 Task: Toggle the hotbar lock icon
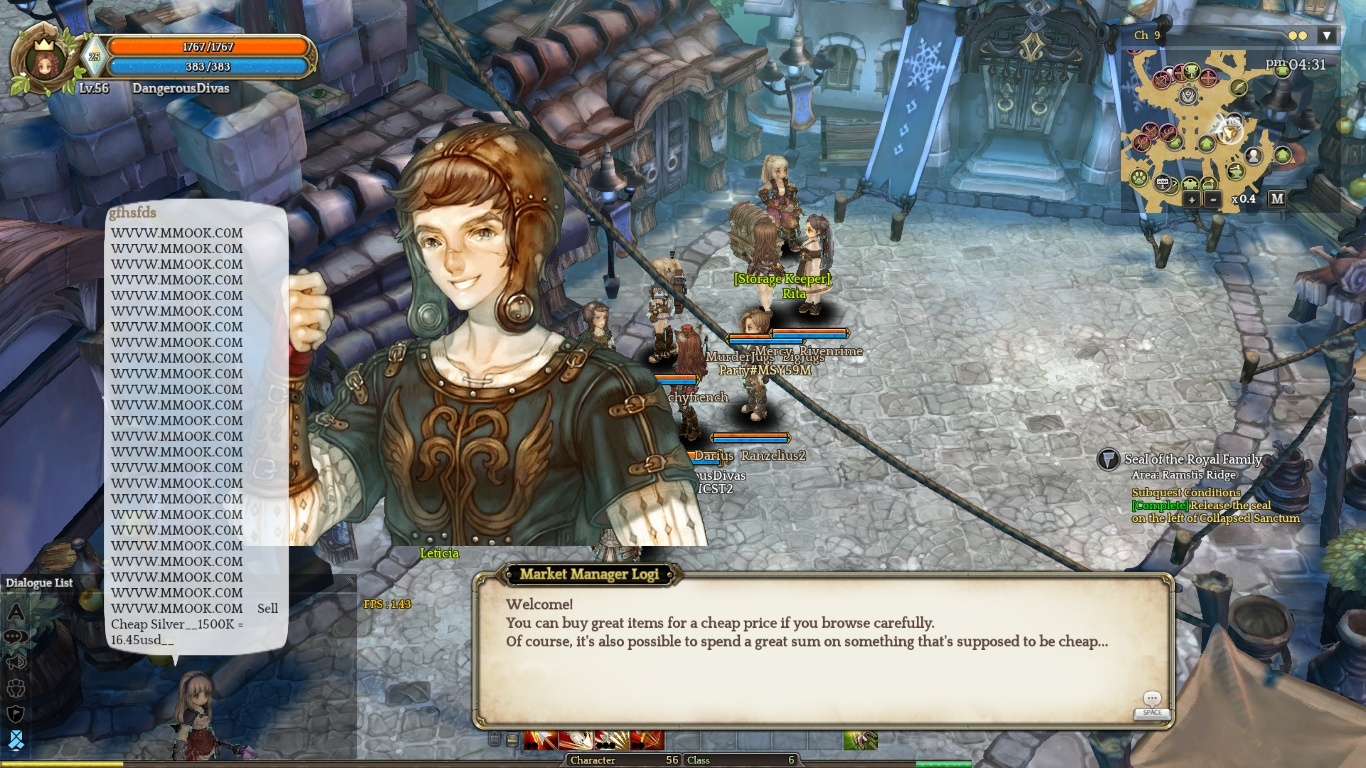coord(494,740)
